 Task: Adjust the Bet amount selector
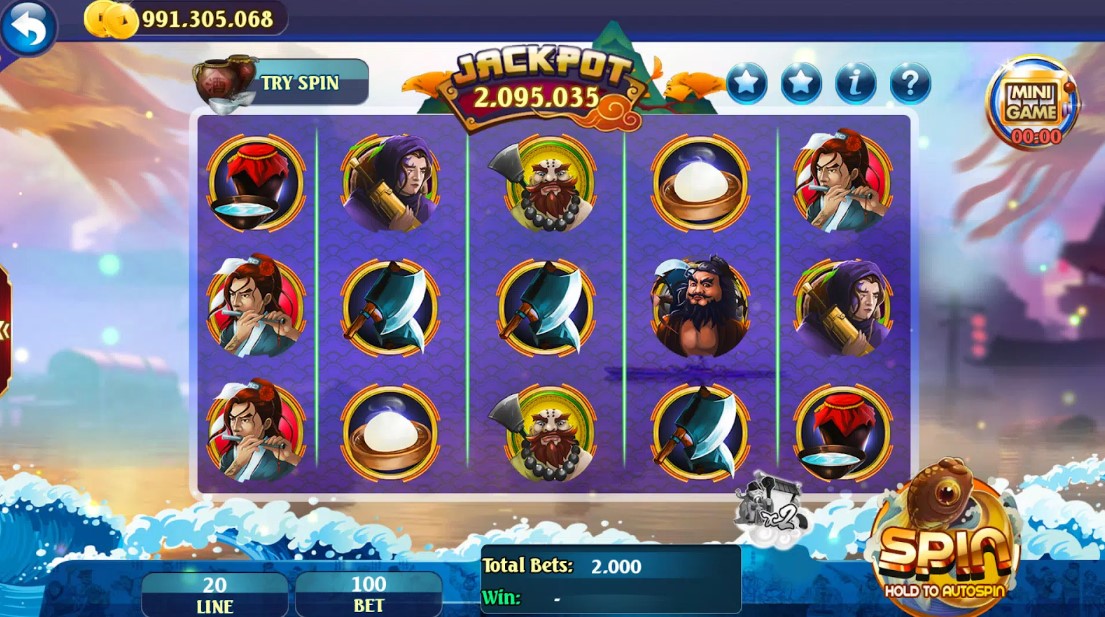369,595
